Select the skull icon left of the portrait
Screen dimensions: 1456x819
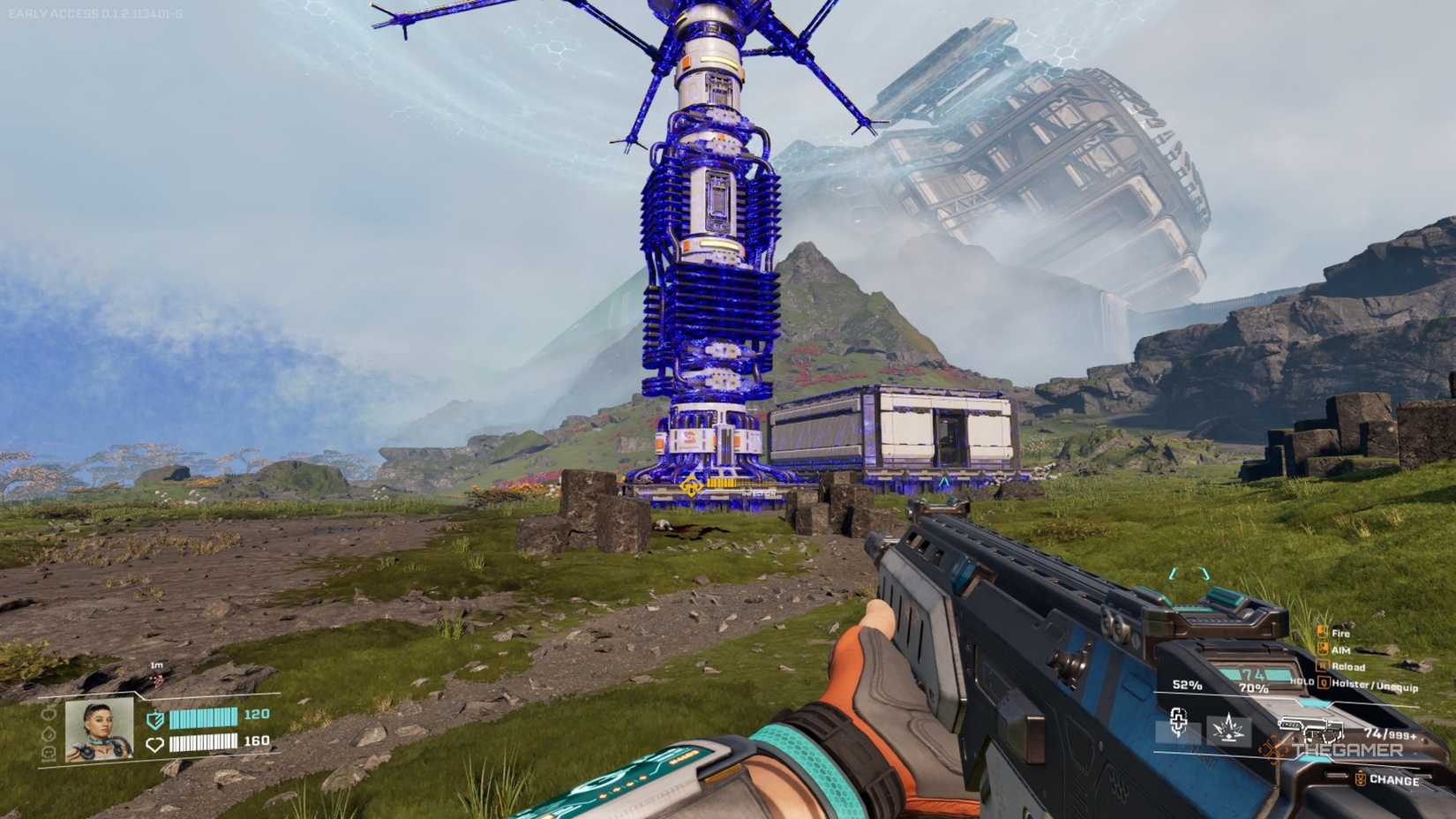pyautogui.click(x=48, y=754)
